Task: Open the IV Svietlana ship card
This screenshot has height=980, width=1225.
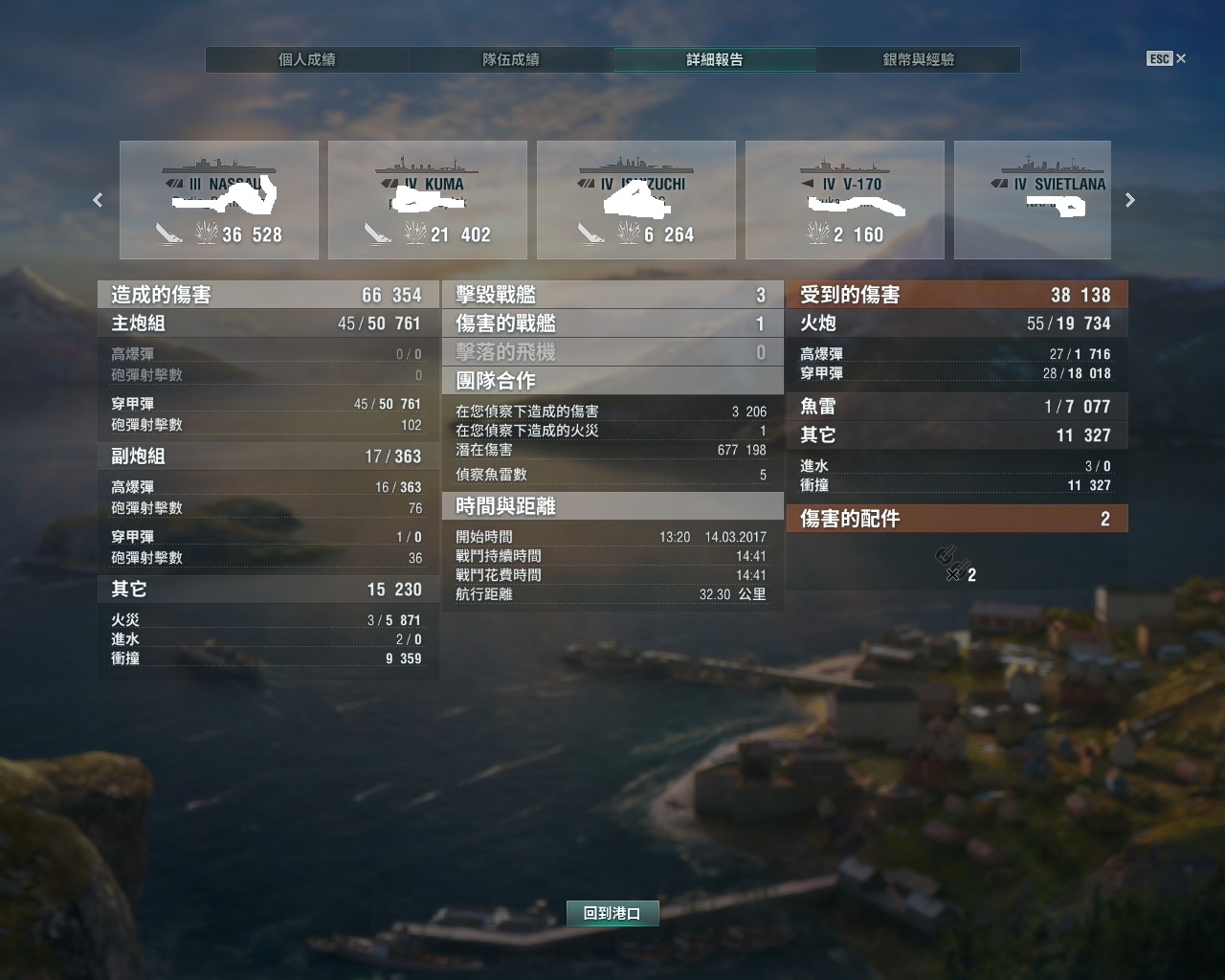Action: 1033,200
